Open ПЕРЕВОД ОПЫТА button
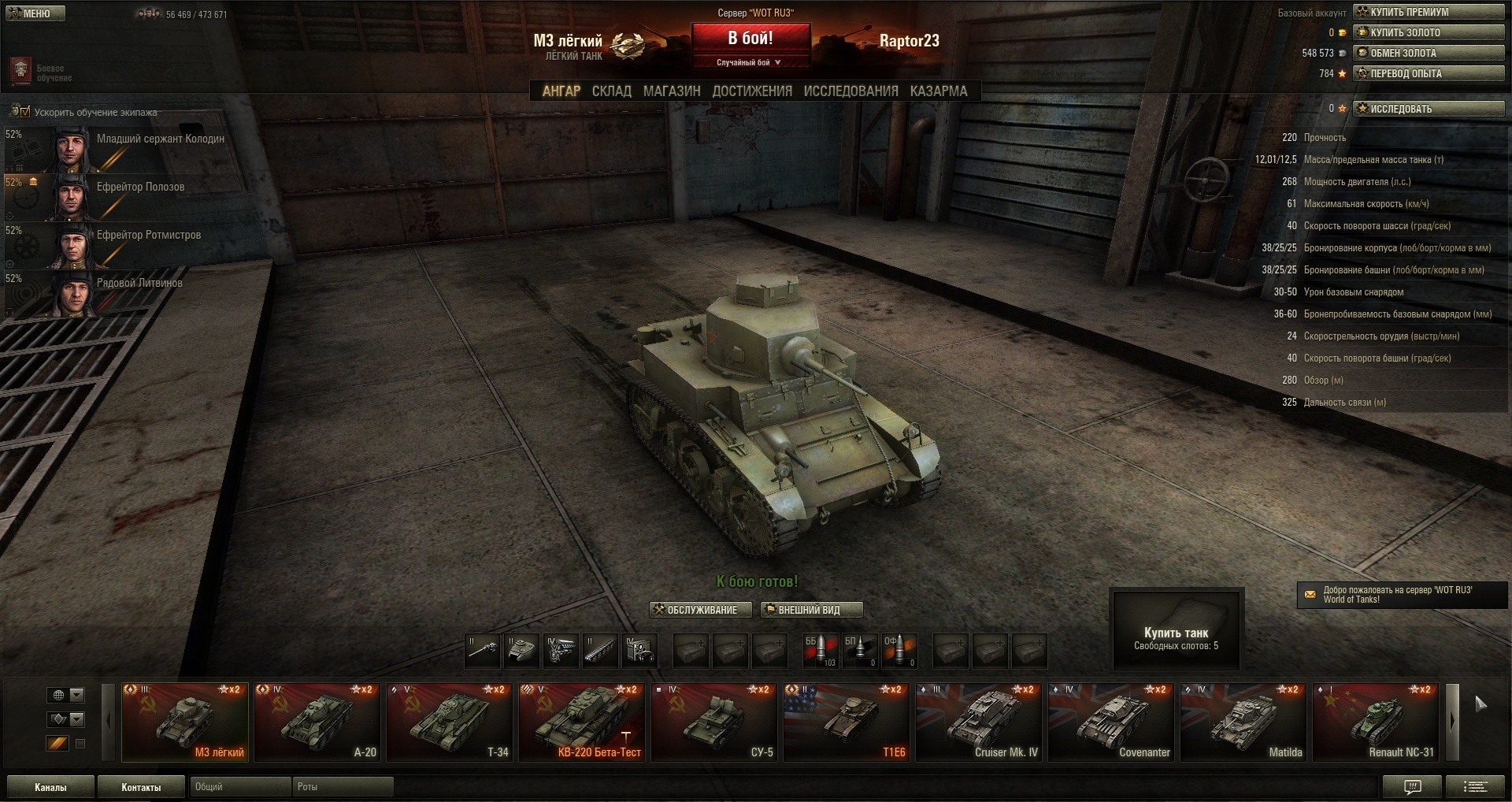 (1429, 73)
